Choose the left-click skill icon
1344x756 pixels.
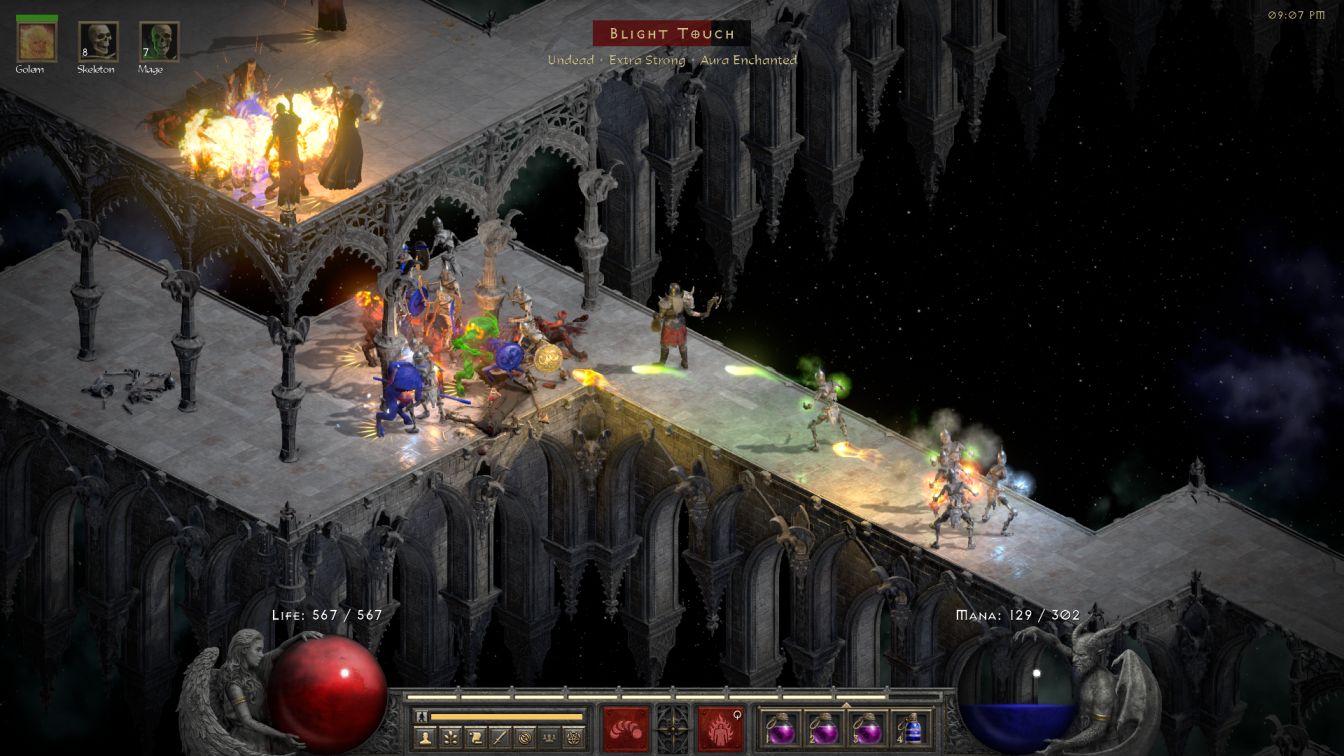click(625, 728)
